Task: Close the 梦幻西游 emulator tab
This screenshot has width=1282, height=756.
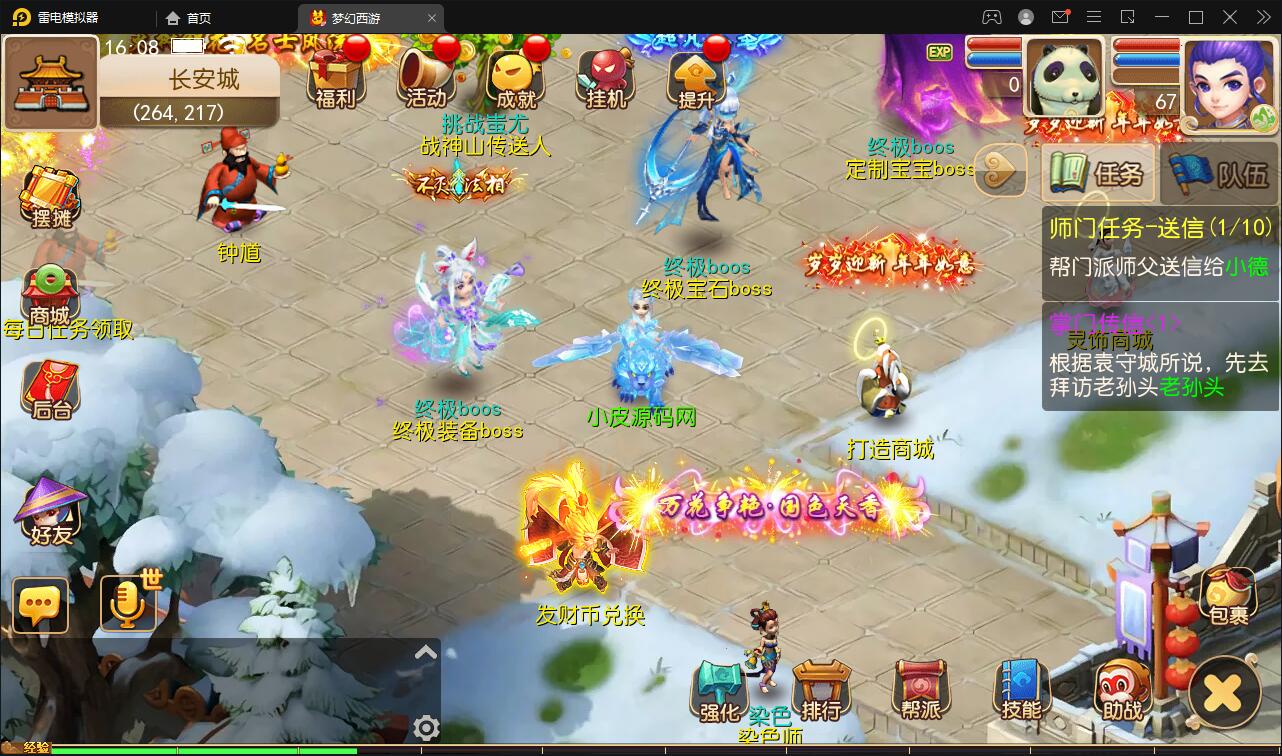Action: tap(432, 18)
